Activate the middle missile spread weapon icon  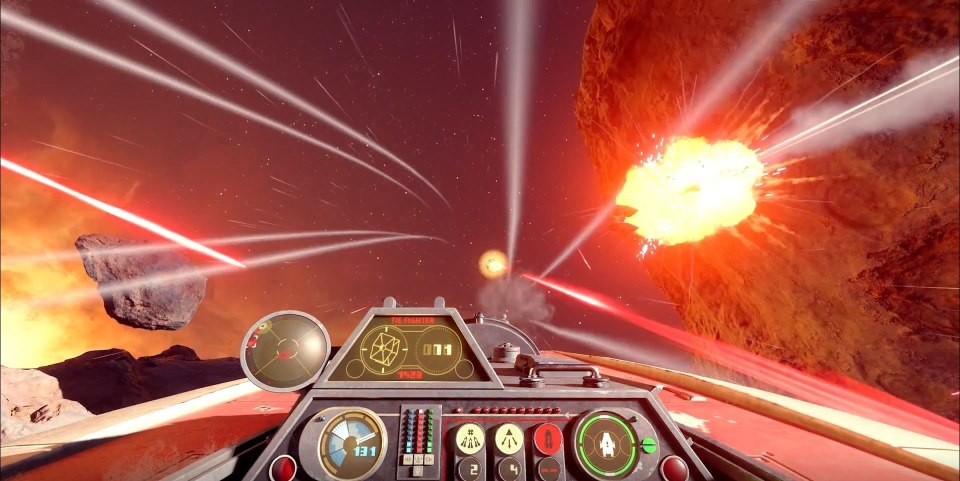(509, 438)
